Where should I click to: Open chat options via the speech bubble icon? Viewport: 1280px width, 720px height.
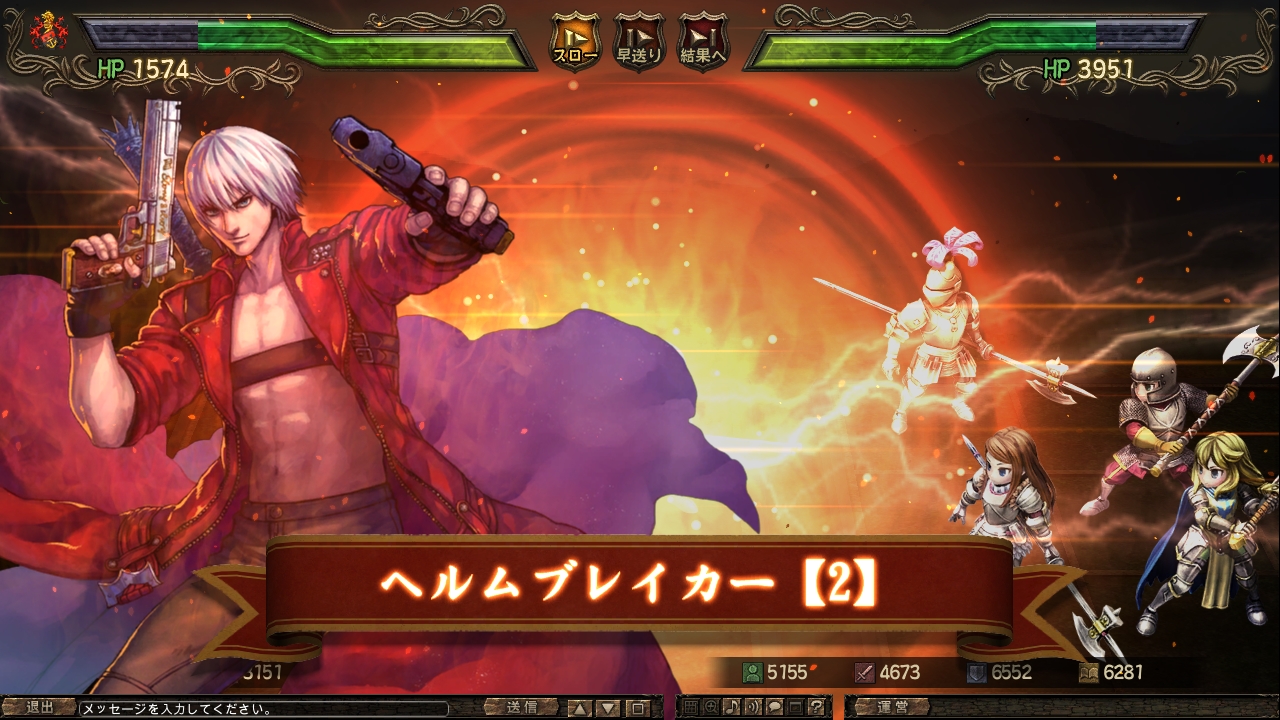776,707
